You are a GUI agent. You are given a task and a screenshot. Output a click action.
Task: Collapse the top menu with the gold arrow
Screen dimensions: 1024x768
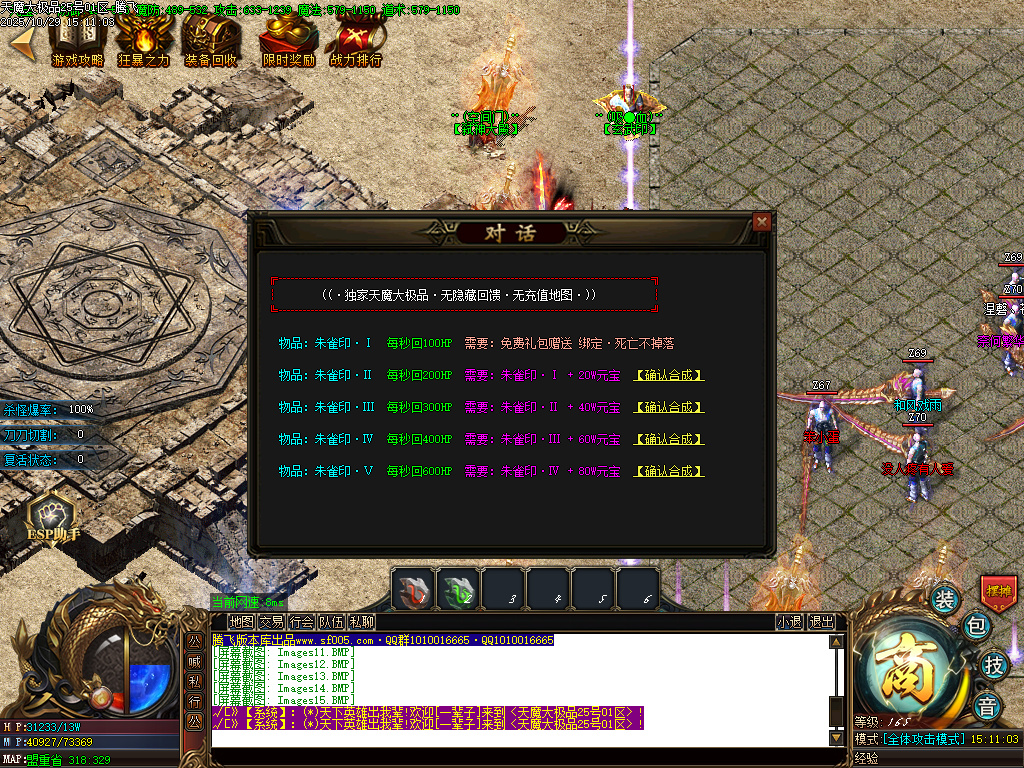click(x=22, y=40)
